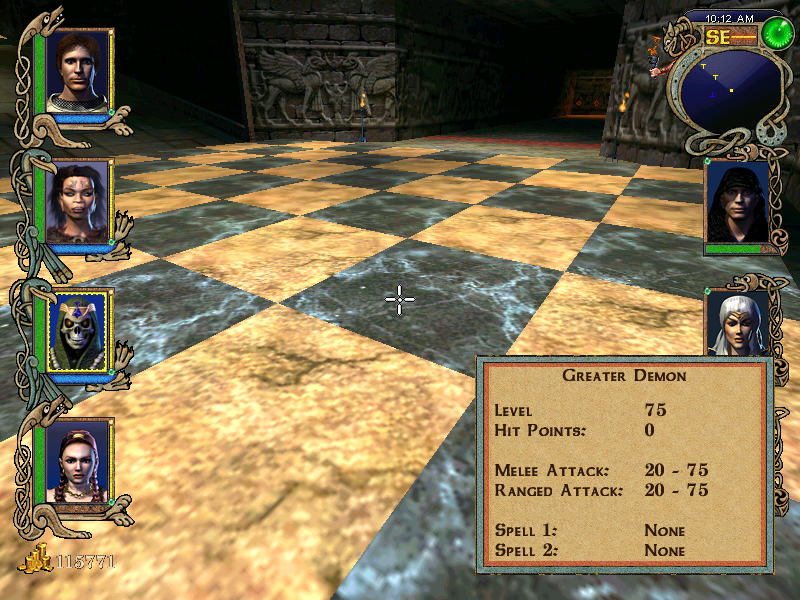Click the gold coins pile icon
Viewport: 800px width, 600px height.
(36, 561)
